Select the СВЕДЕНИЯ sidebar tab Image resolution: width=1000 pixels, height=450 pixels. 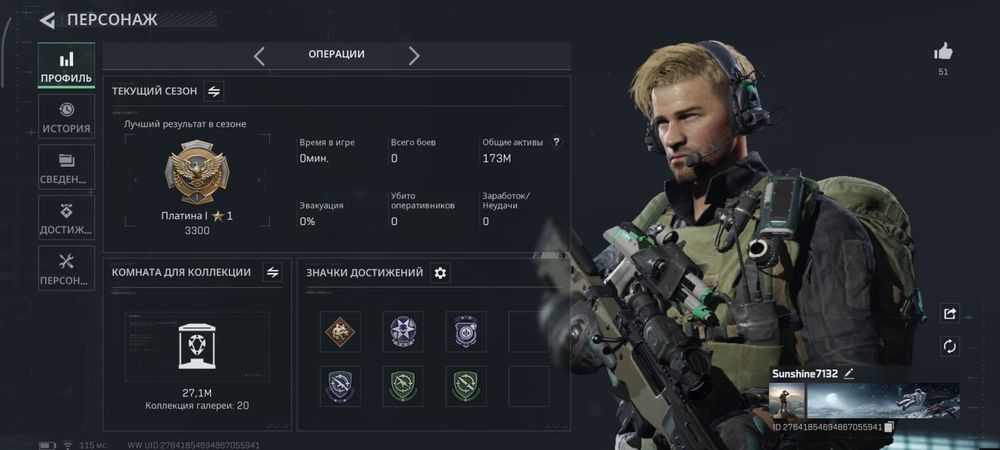tap(66, 167)
